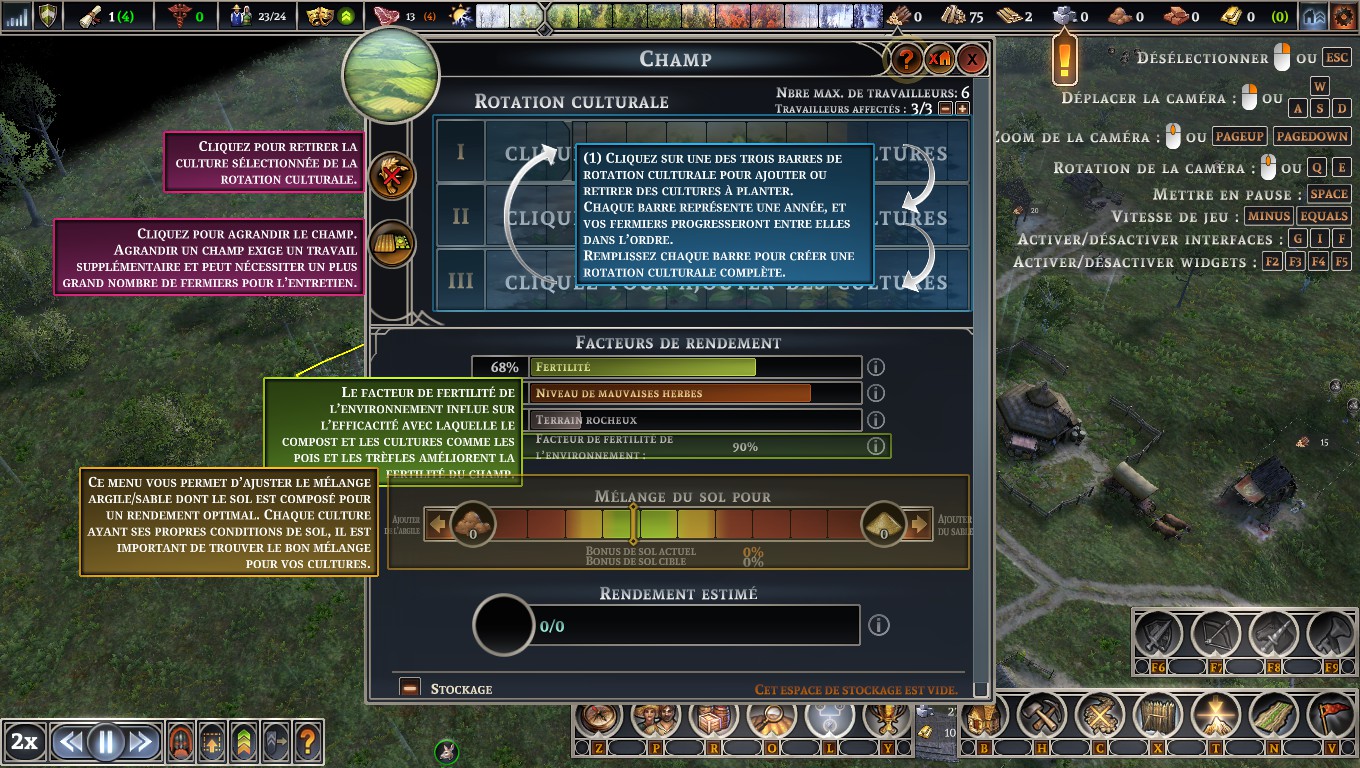Viewport: 1360px width, 768px height.
Task: Click the gear settings icon
Action: [x=1343, y=17]
